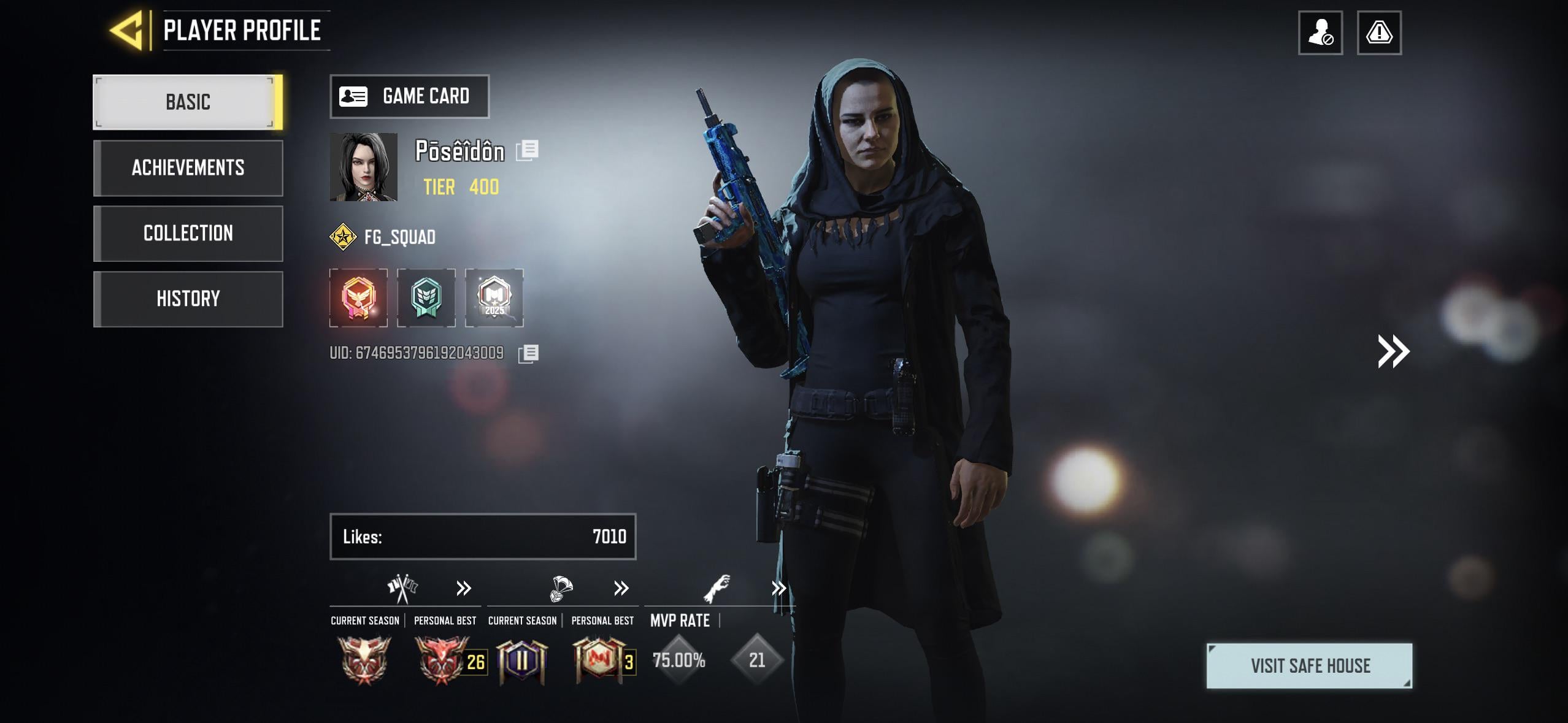Select the 2025 medal badge
Image resolution: width=1568 pixels, height=723 pixels.
(x=494, y=298)
